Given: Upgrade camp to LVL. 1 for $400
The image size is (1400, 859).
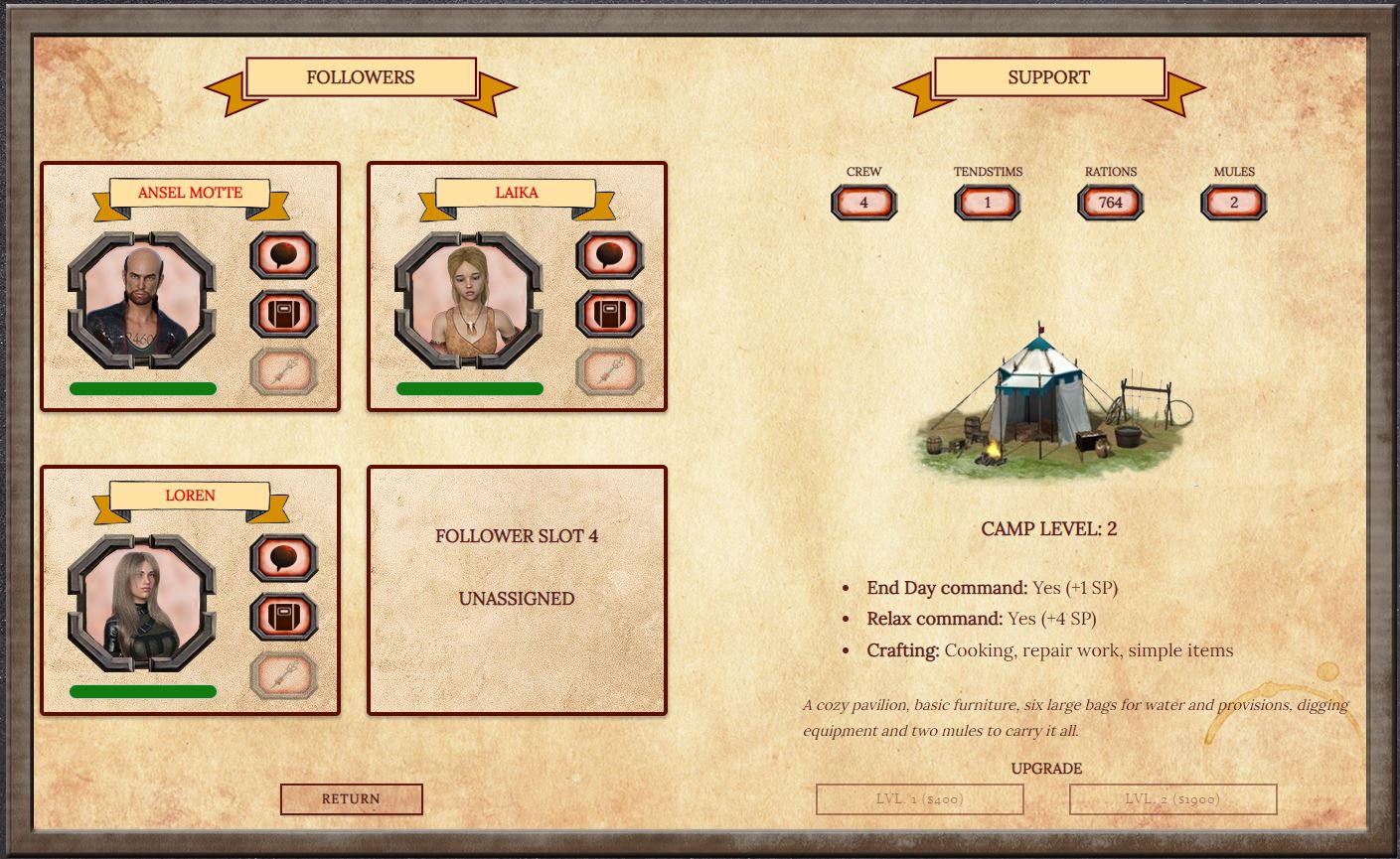Looking at the screenshot, I should (x=920, y=798).
